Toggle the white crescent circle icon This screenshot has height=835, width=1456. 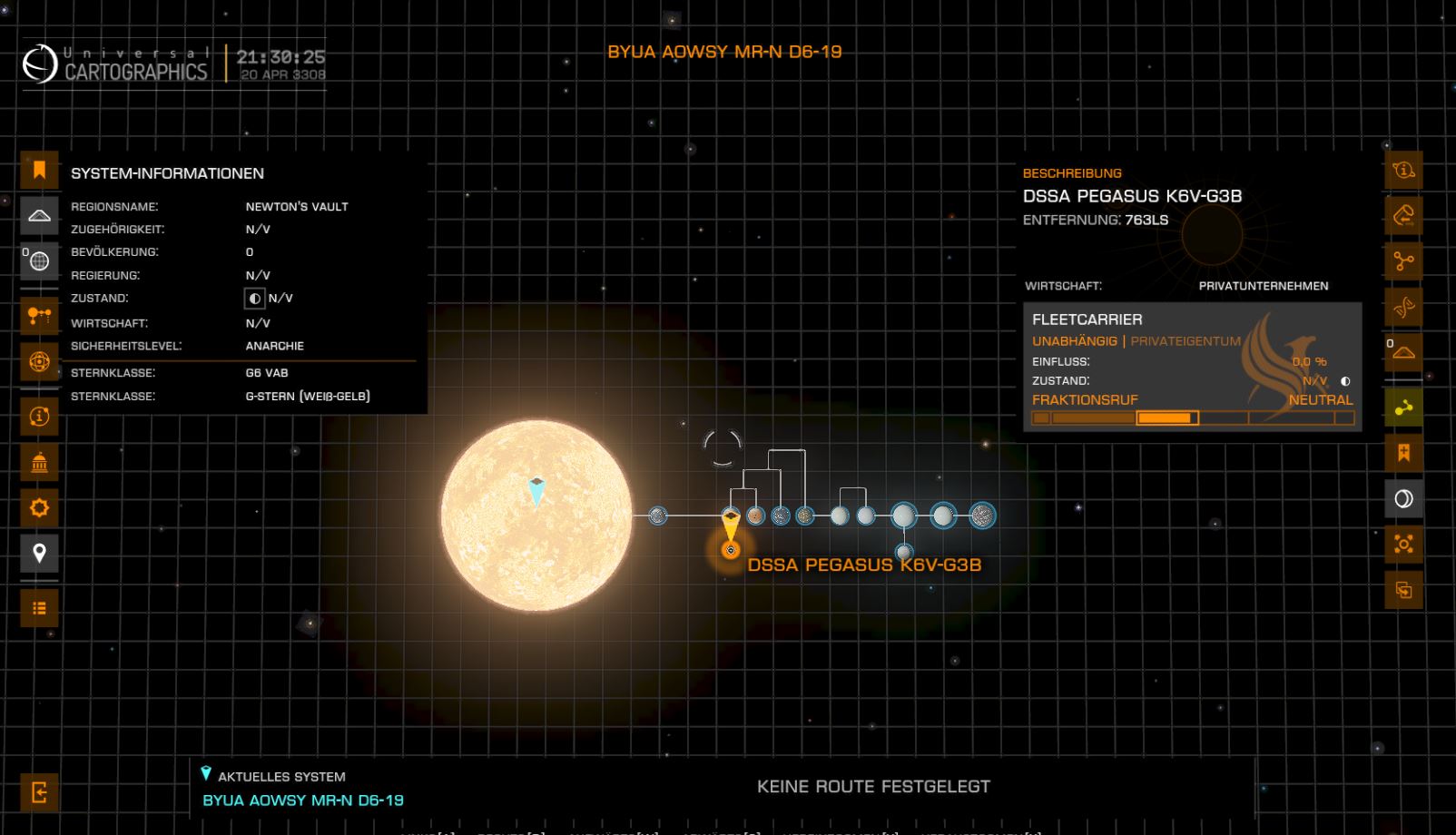1403,498
